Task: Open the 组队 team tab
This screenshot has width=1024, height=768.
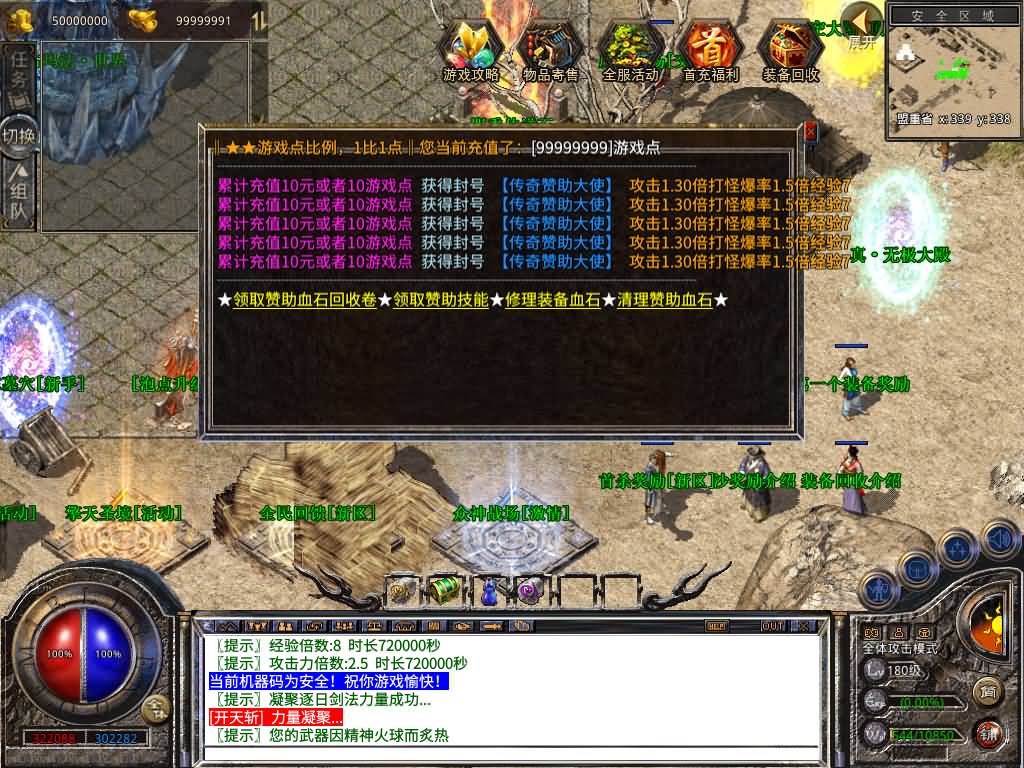Action: (x=18, y=196)
